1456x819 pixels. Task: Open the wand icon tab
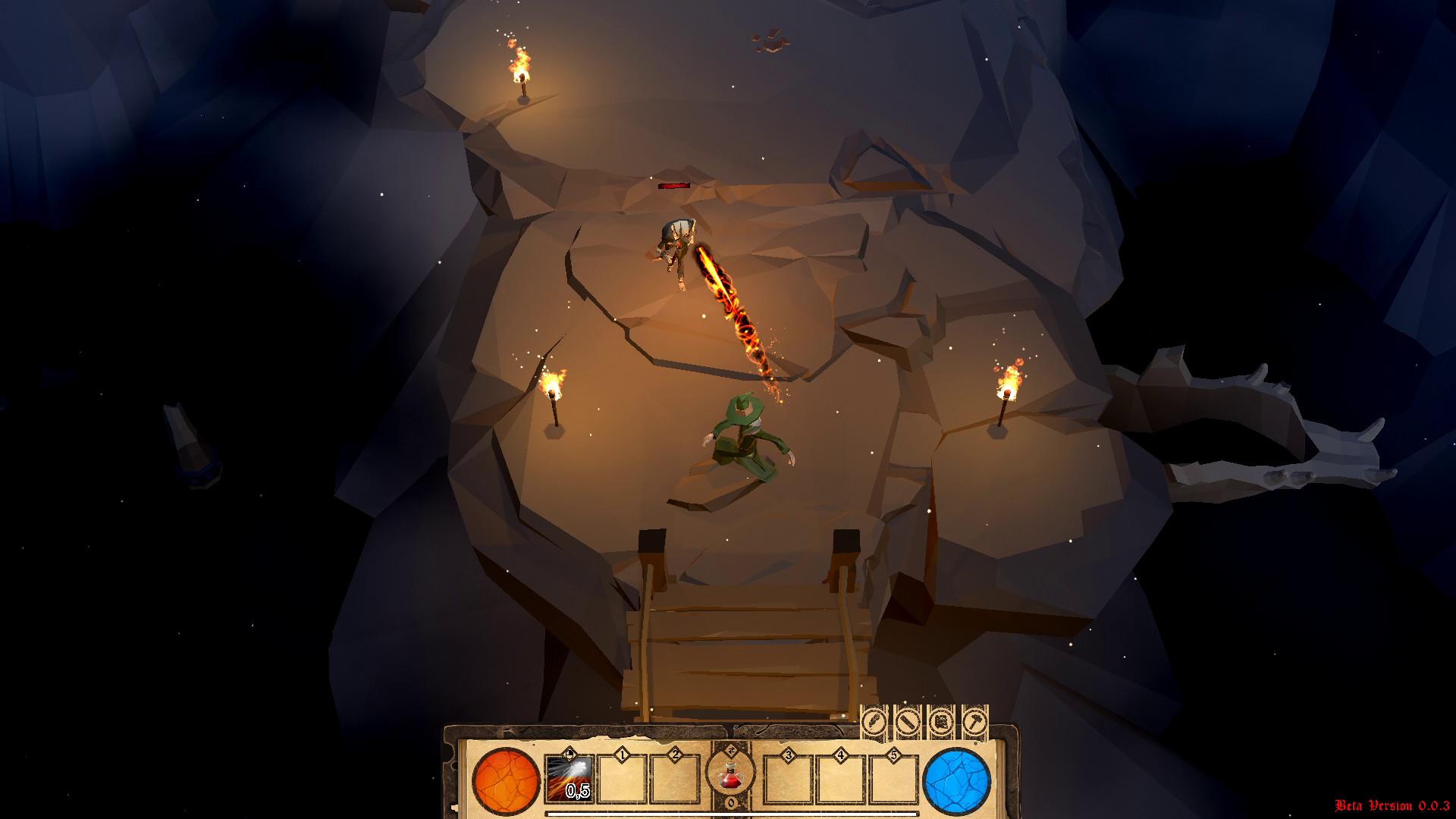(x=908, y=721)
